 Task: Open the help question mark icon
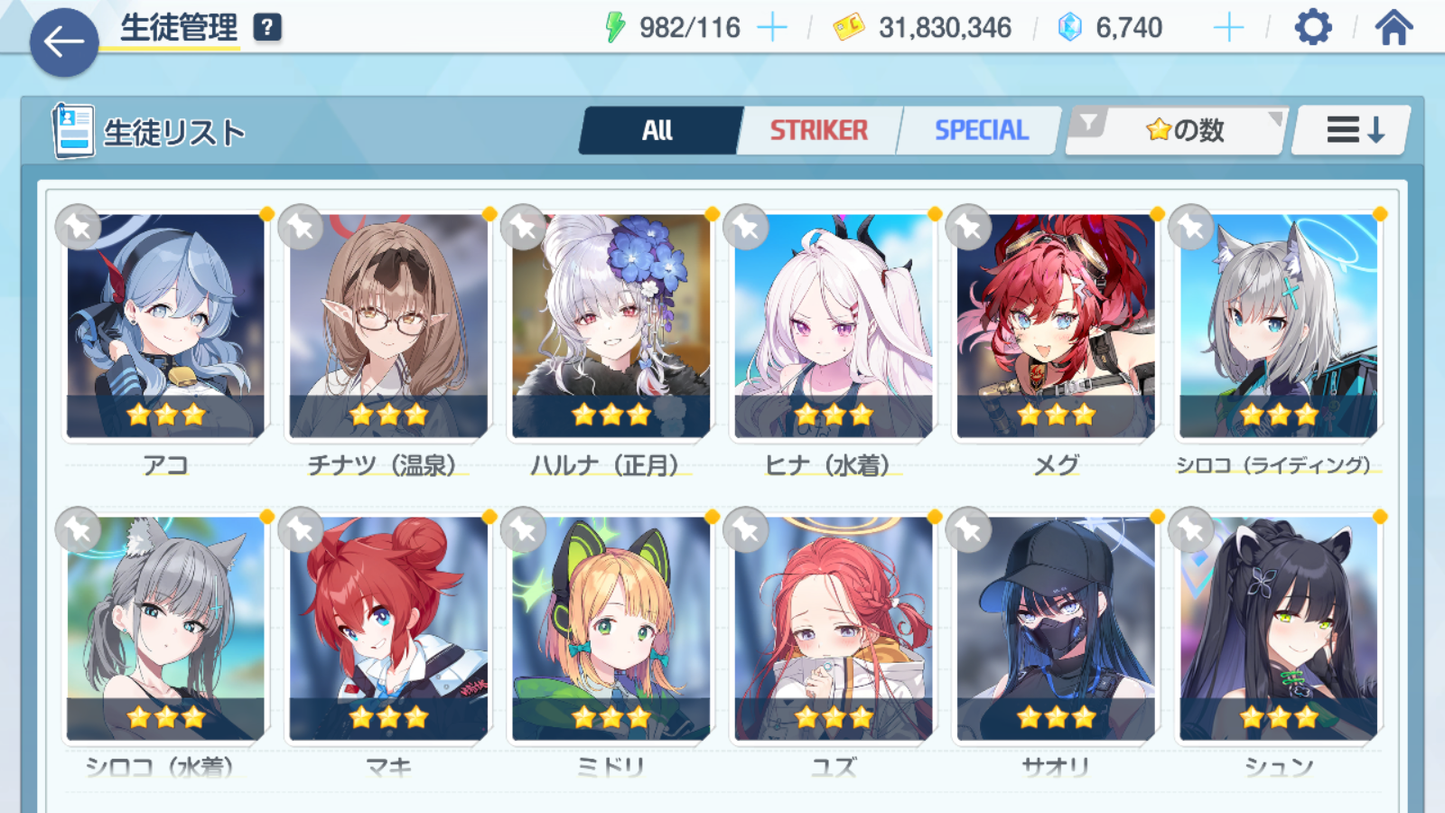pyautogui.click(x=267, y=28)
